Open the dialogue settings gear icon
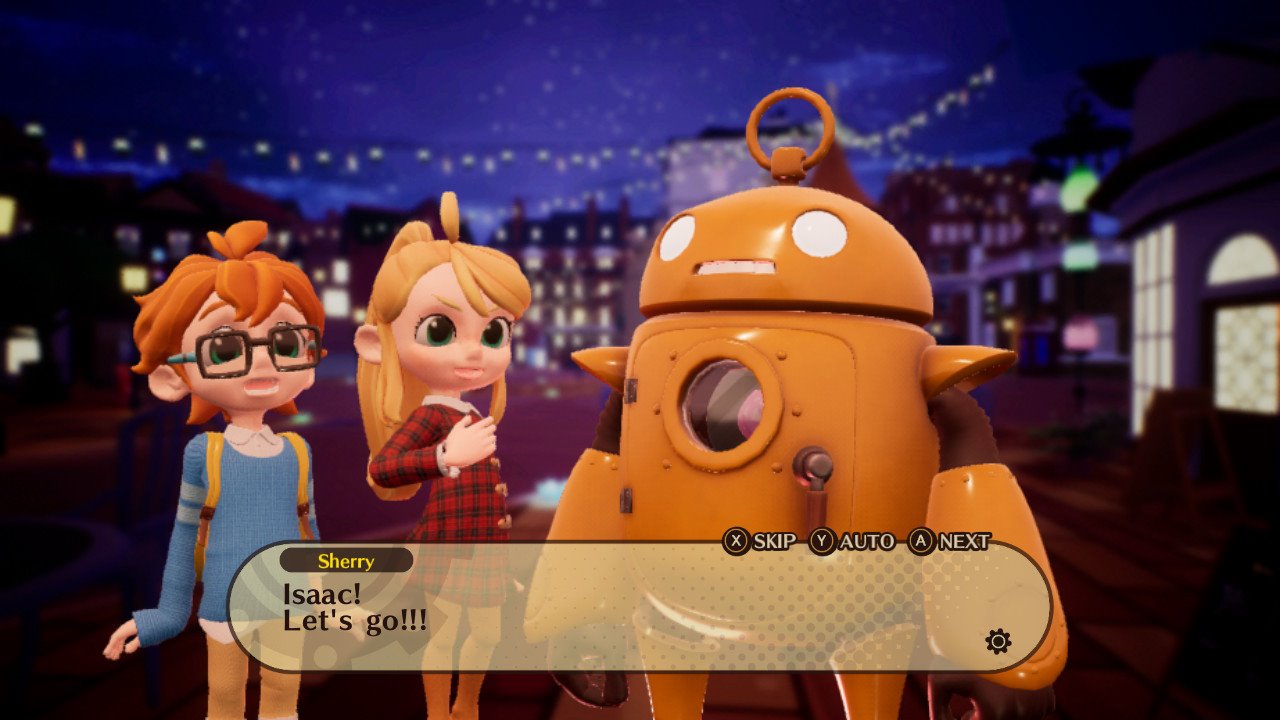The image size is (1280, 720). click(x=998, y=641)
